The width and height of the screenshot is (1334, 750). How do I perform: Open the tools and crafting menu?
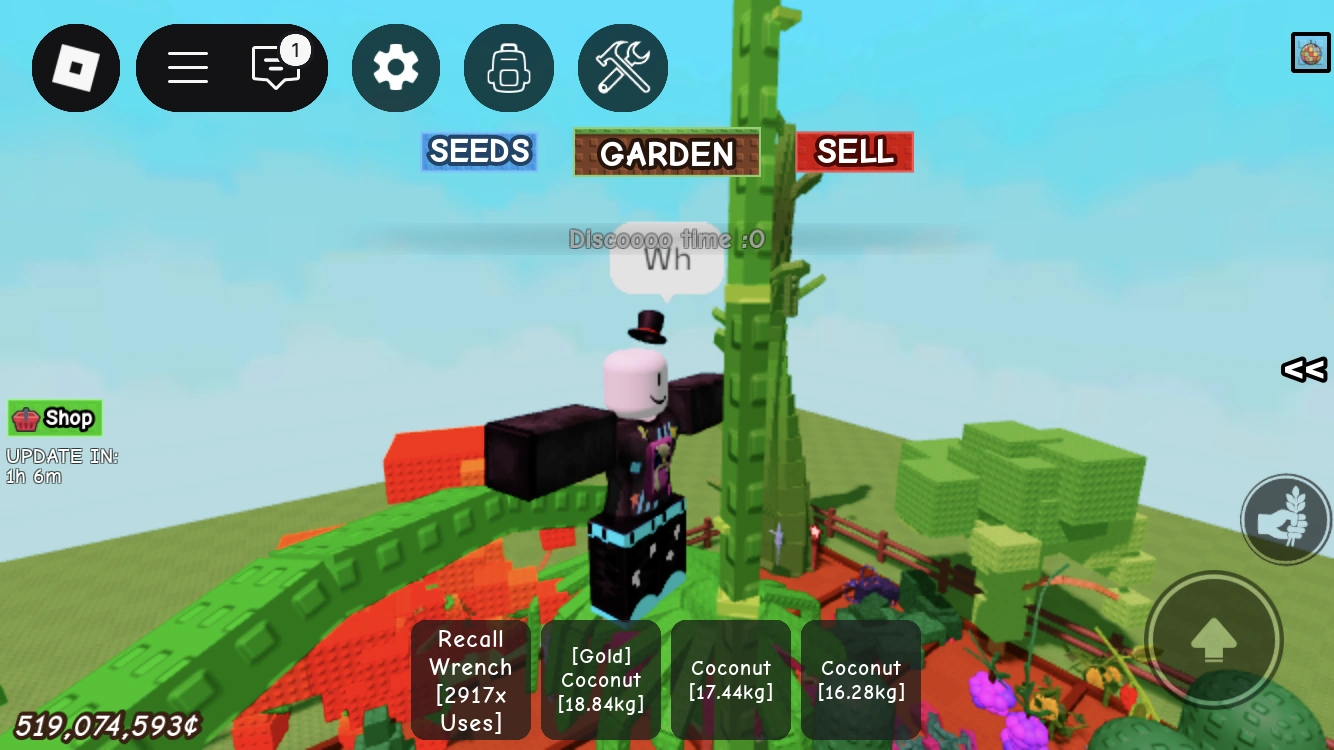point(623,68)
